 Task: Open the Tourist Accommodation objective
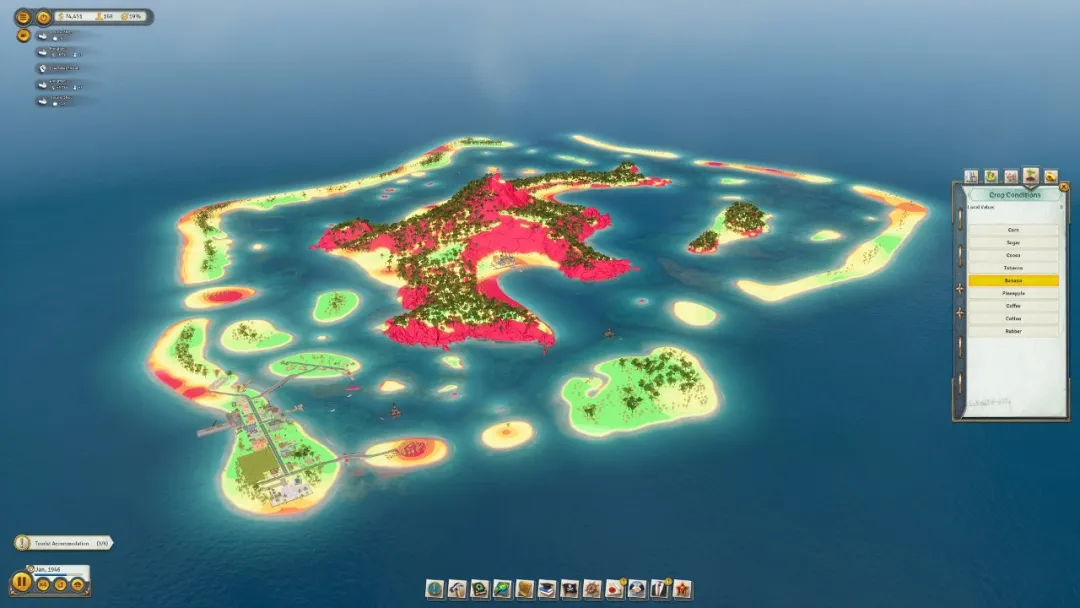[x=64, y=543]
